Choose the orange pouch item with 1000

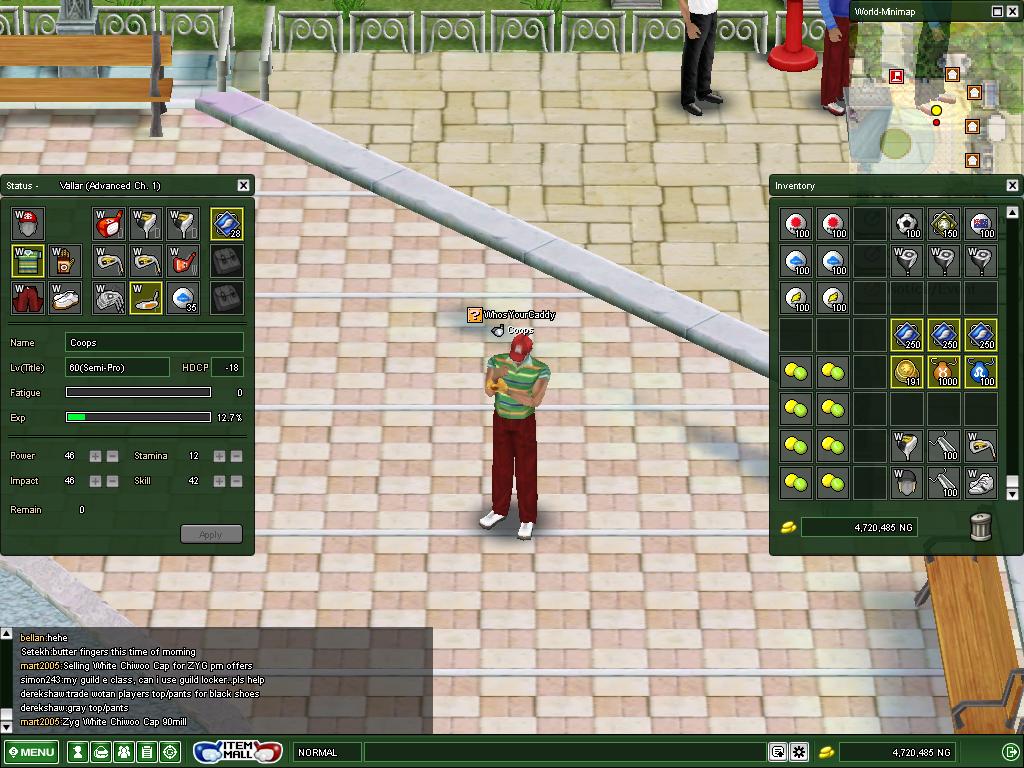pos(943,372)
